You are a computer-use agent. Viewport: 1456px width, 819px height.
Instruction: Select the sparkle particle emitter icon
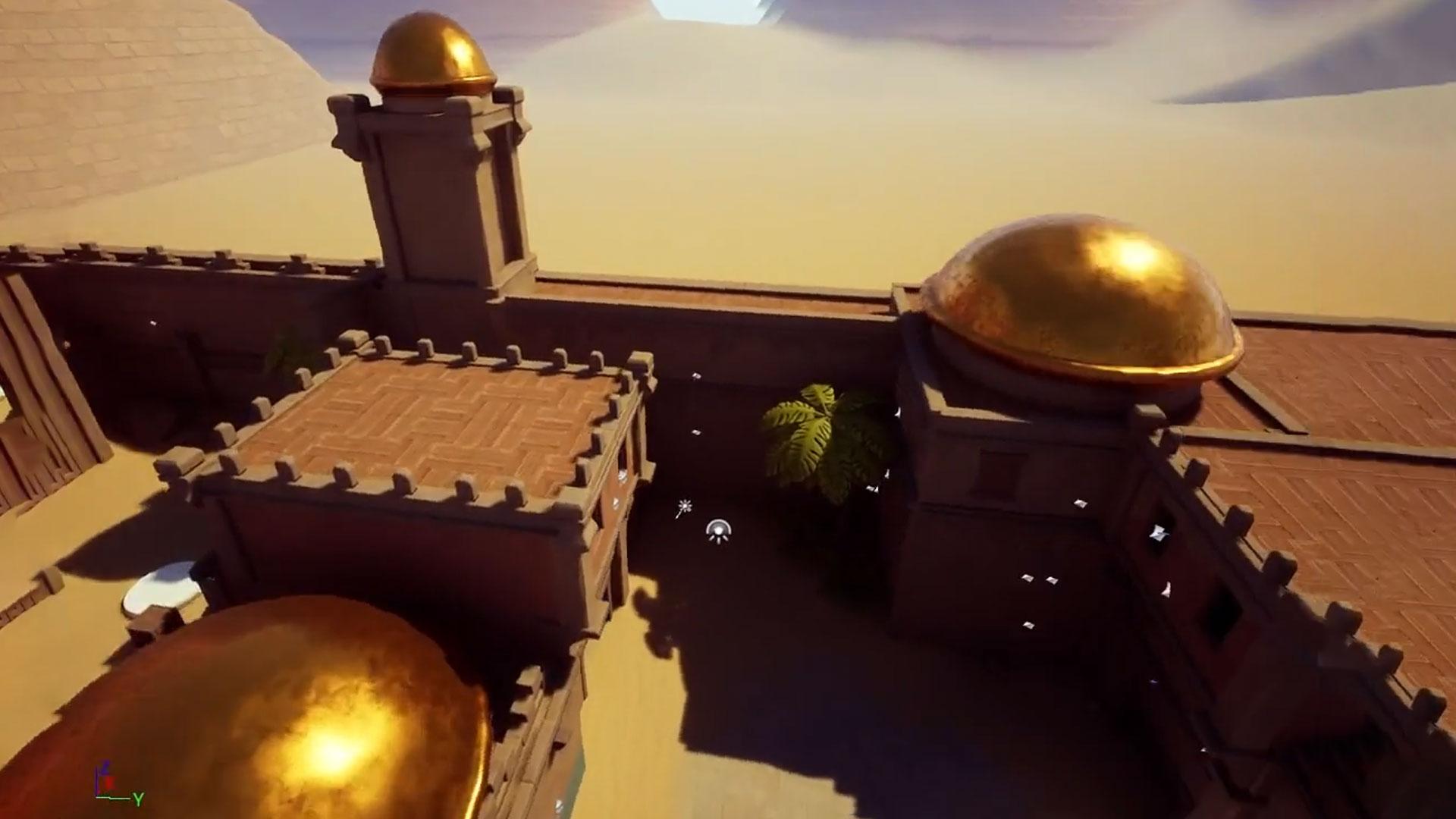(683, 507)
